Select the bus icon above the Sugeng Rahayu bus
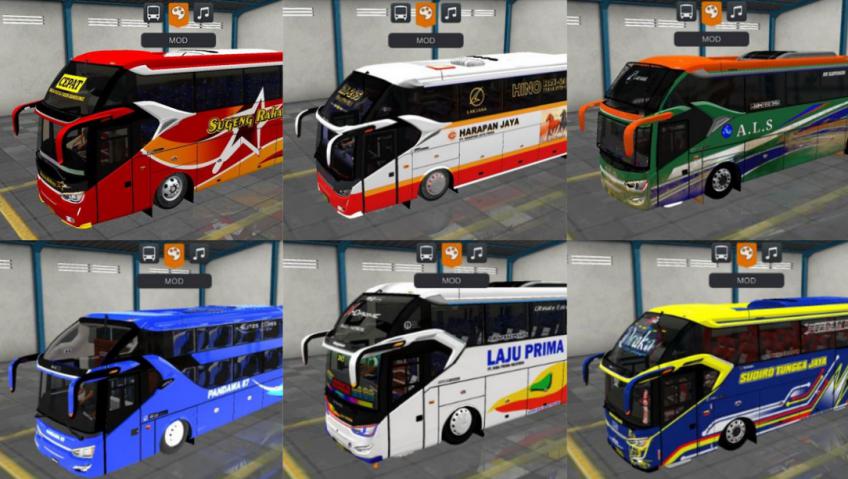Screen dimensions: 848x479 pyautogui.click(x=153, y=13)
